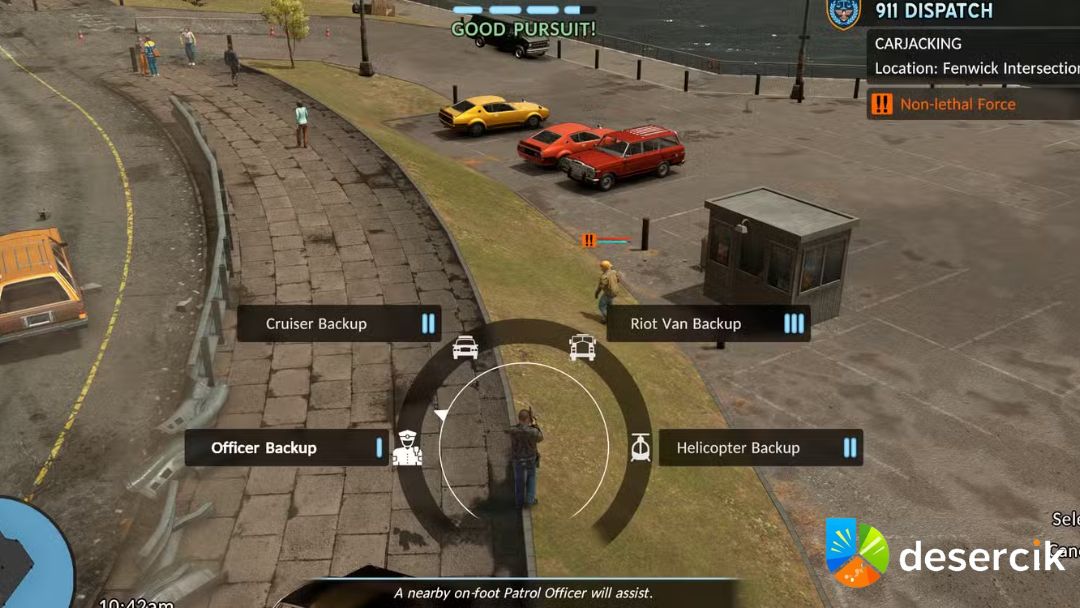
Task: Click the police cruiser car icon
Action: [x=465, y=347]
